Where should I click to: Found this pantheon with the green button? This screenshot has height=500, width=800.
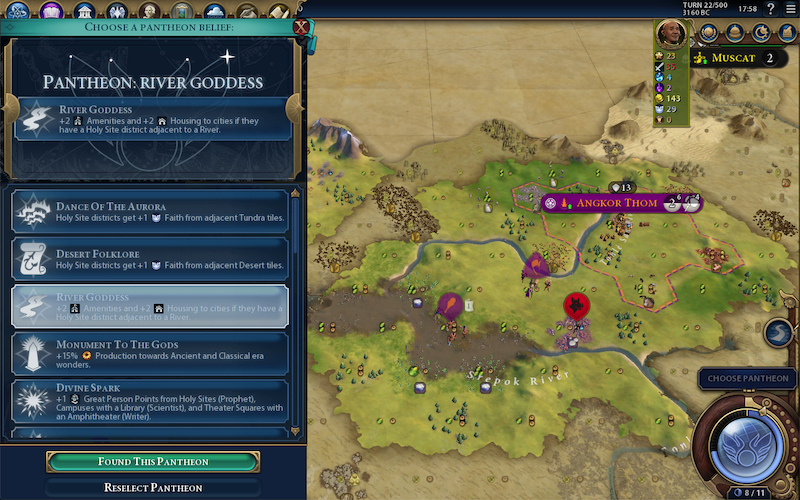coord(153,462)
